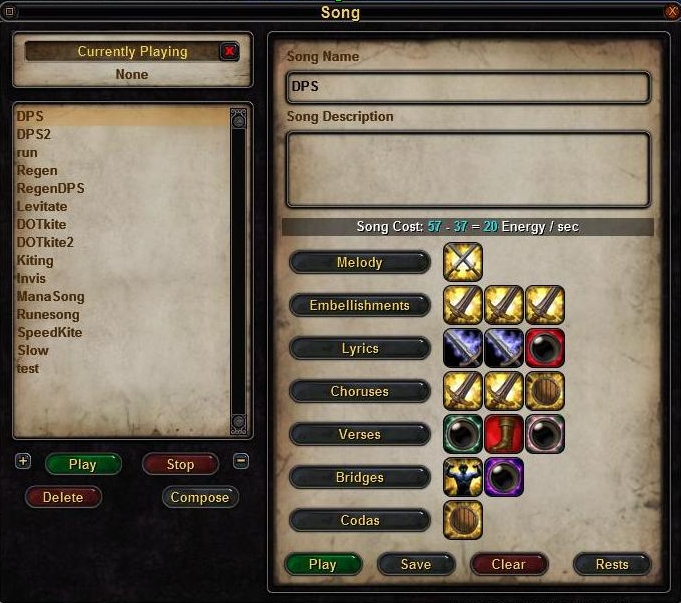The image size is (681, 603).
Task: Select the ManaSong list row
Action: click(x=50, y=296)
